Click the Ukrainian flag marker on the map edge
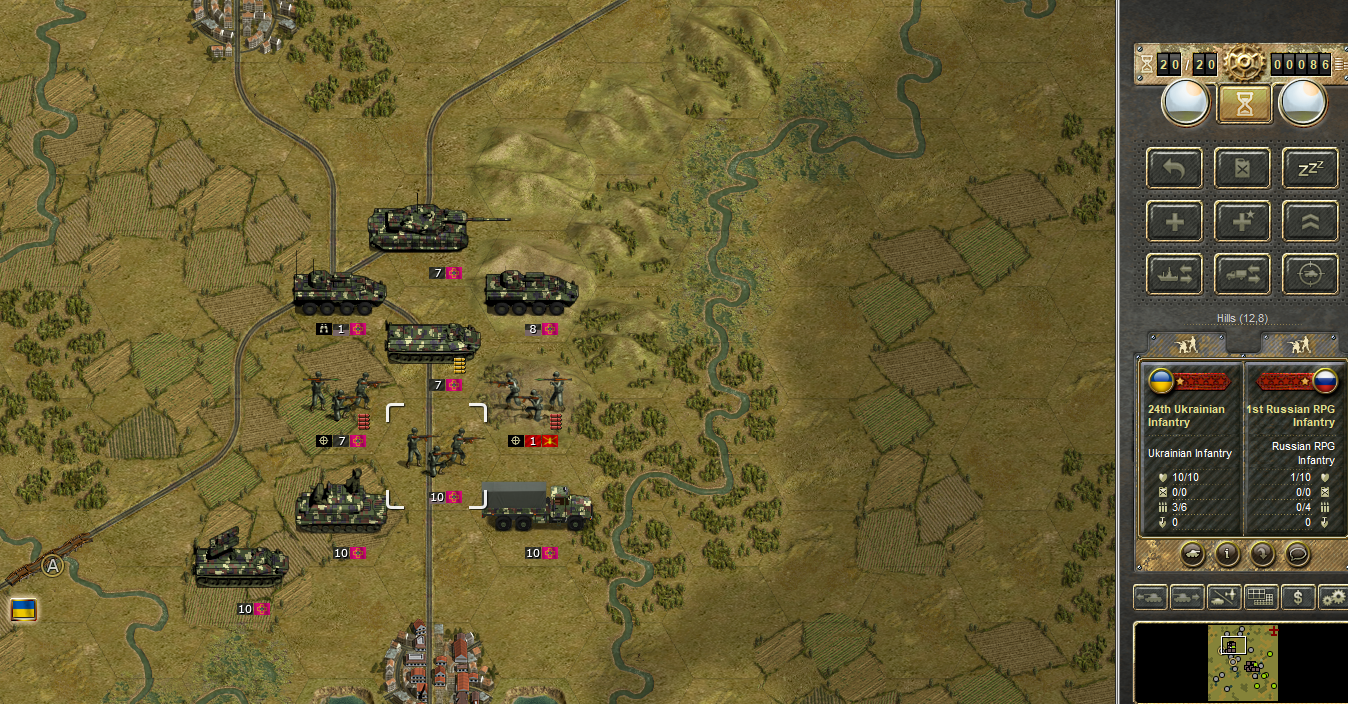 pyautogui.click(x=23, y=608)
